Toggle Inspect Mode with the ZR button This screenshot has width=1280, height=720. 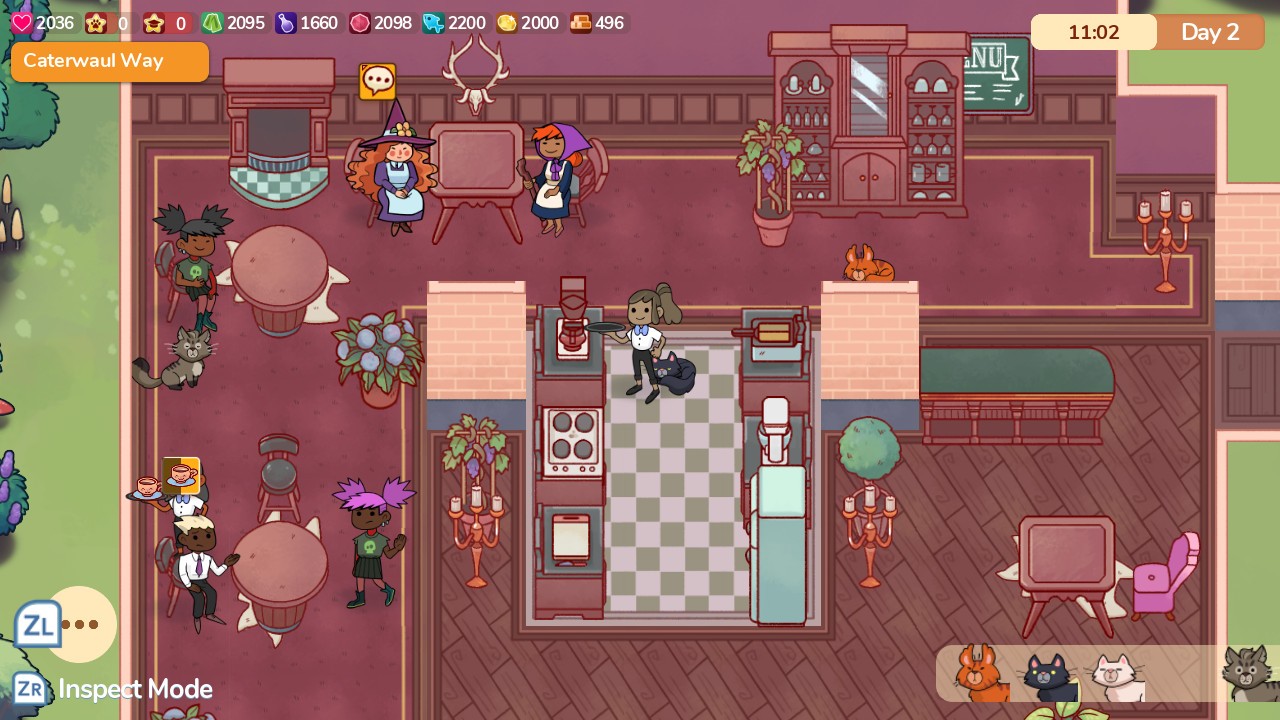pyautogui.click(x=30, y=689)
